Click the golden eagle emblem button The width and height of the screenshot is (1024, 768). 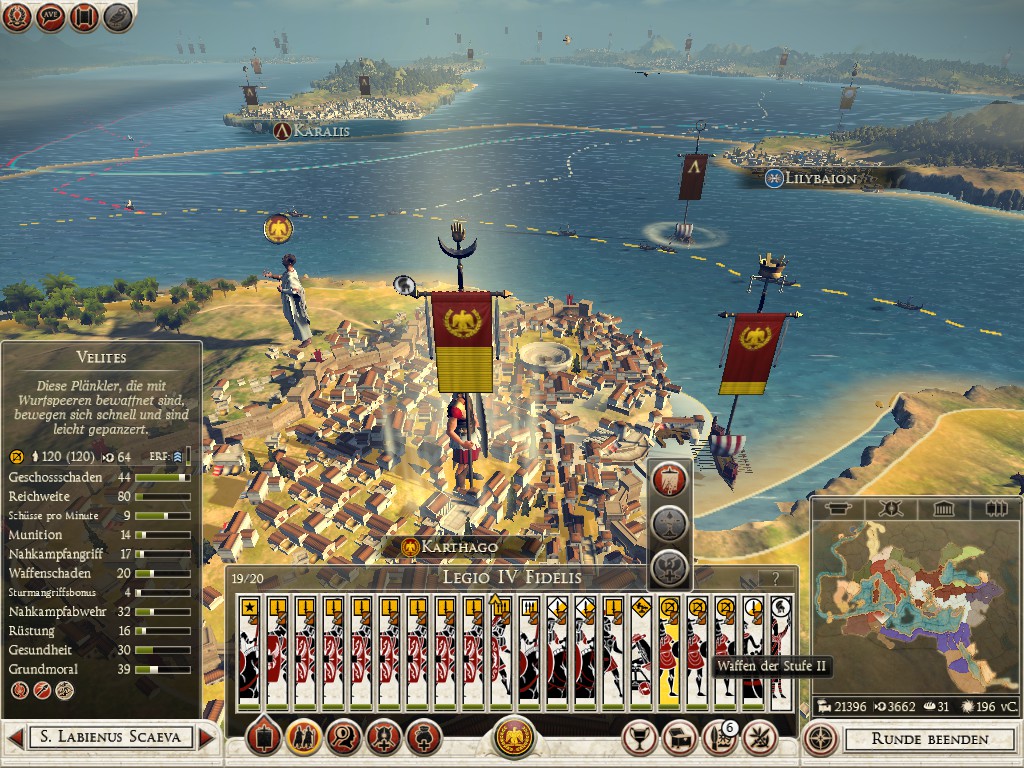[x=515, y=738]
